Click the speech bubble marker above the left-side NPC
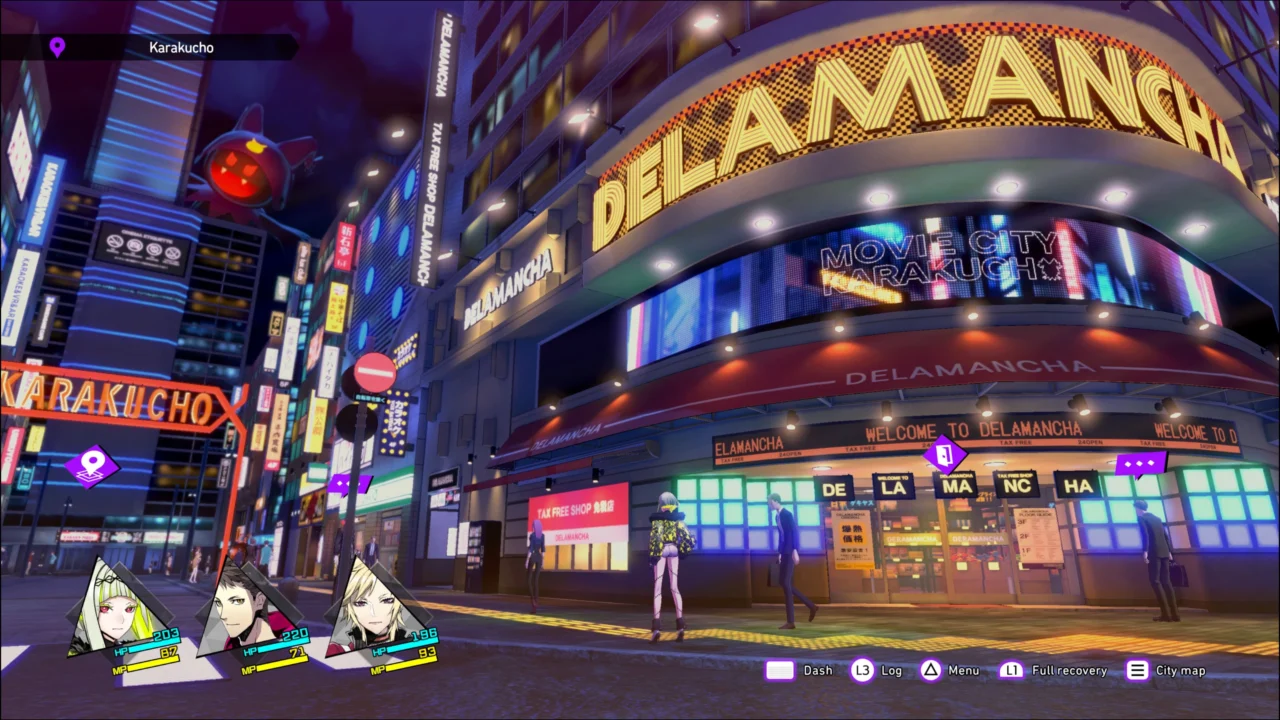The height and width of the screenshot is (720, 1280). (x=351, y=483)
